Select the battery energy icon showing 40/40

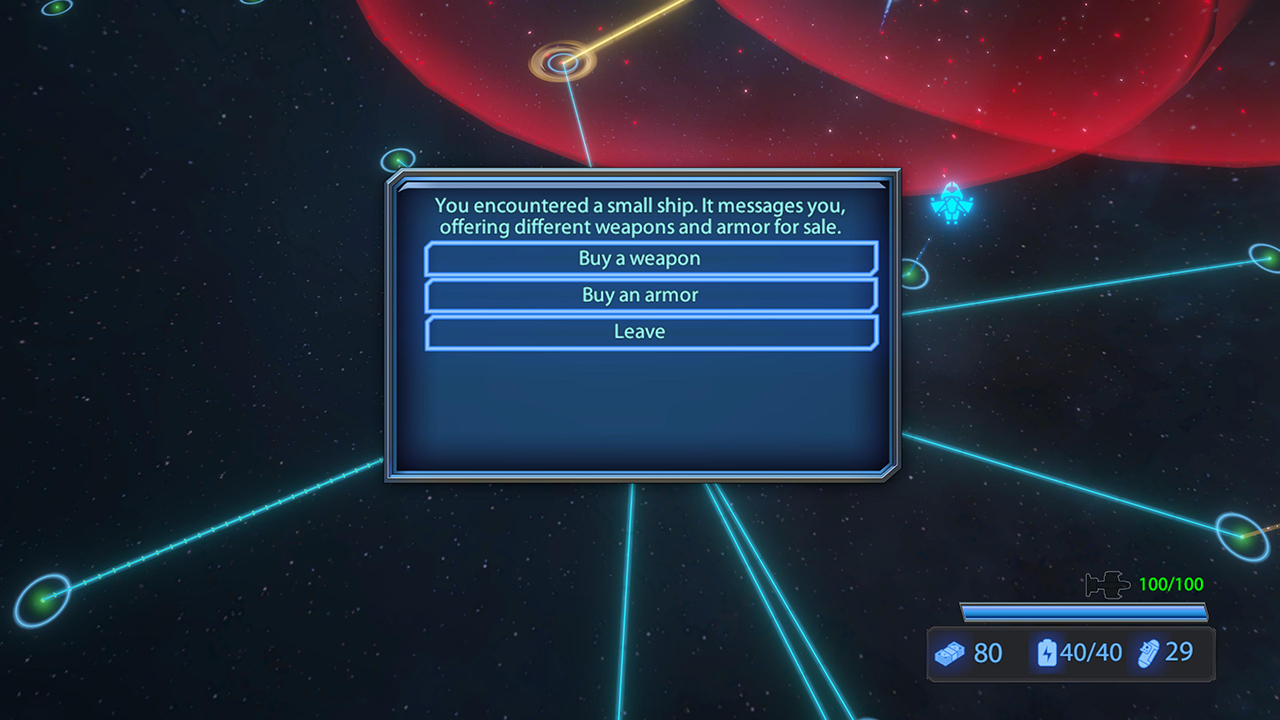1046,654
